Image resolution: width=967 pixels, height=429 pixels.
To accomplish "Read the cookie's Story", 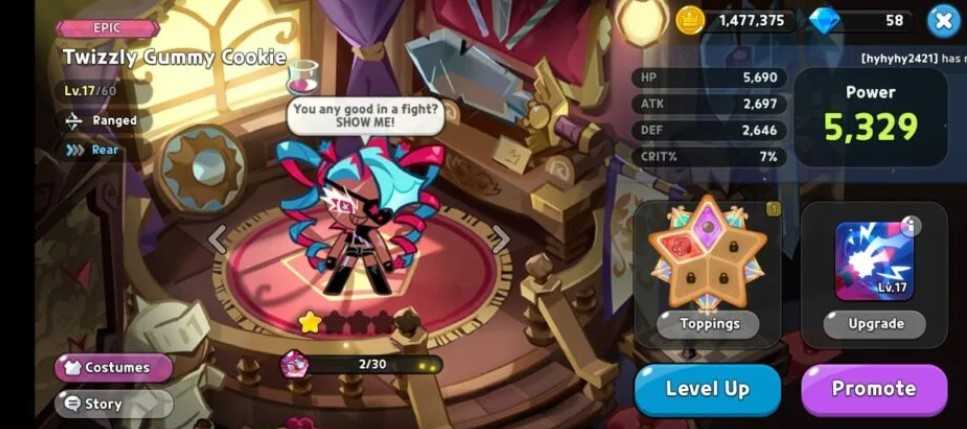I will [x=113, y=404].
